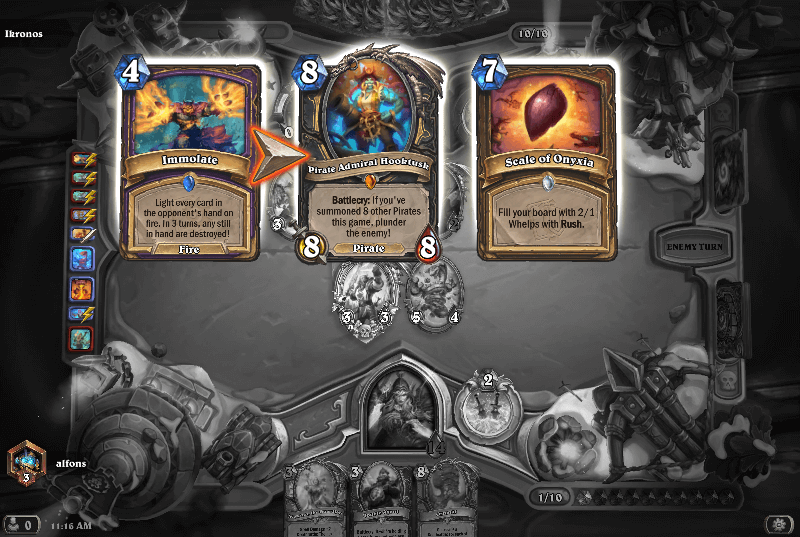800x537 pixels.
Task: Open the settings gear menu
Action: click(x=779, y=523)
